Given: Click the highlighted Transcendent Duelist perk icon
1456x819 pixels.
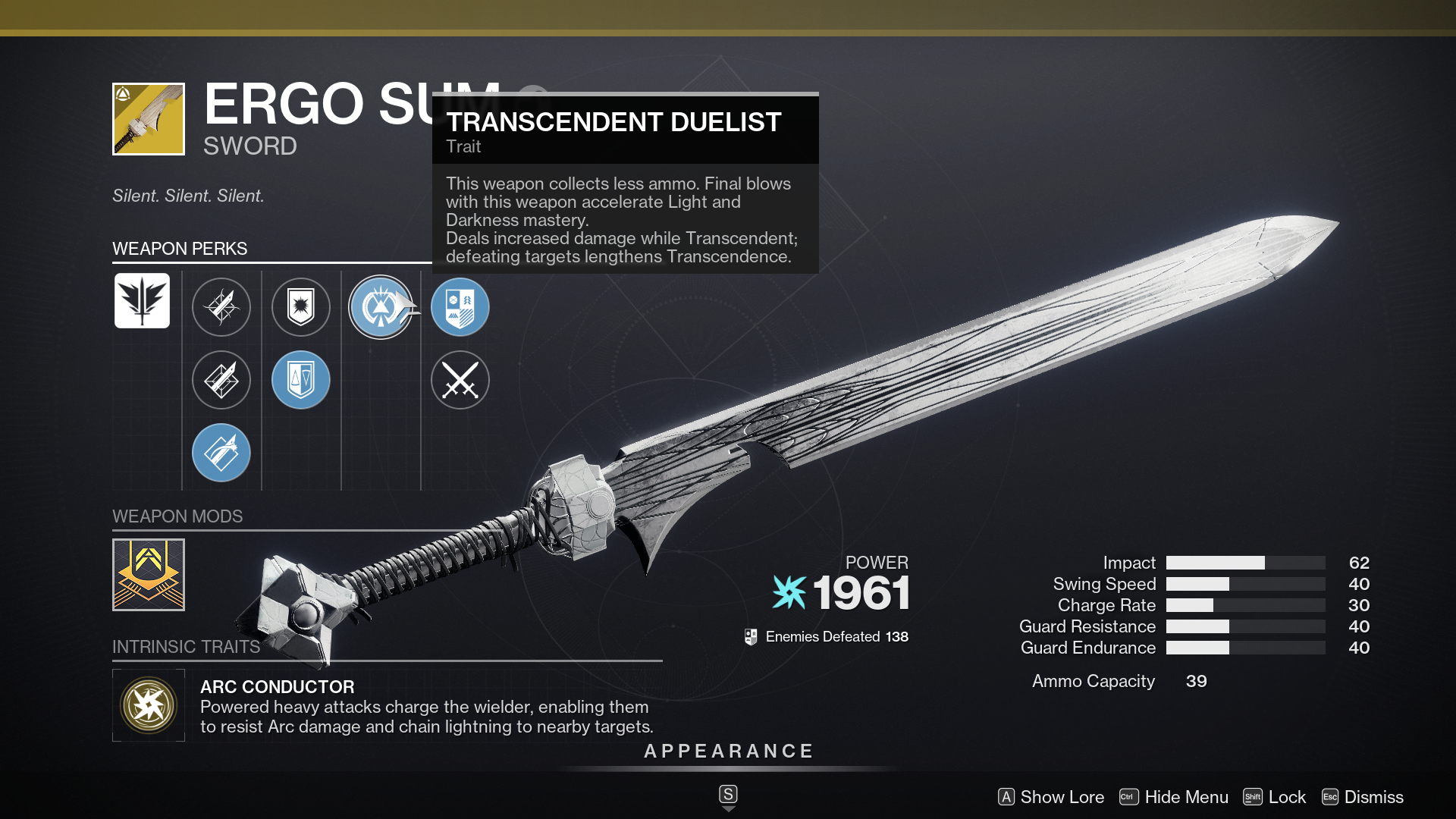Looking at the screenshot, I should (381, 307).
